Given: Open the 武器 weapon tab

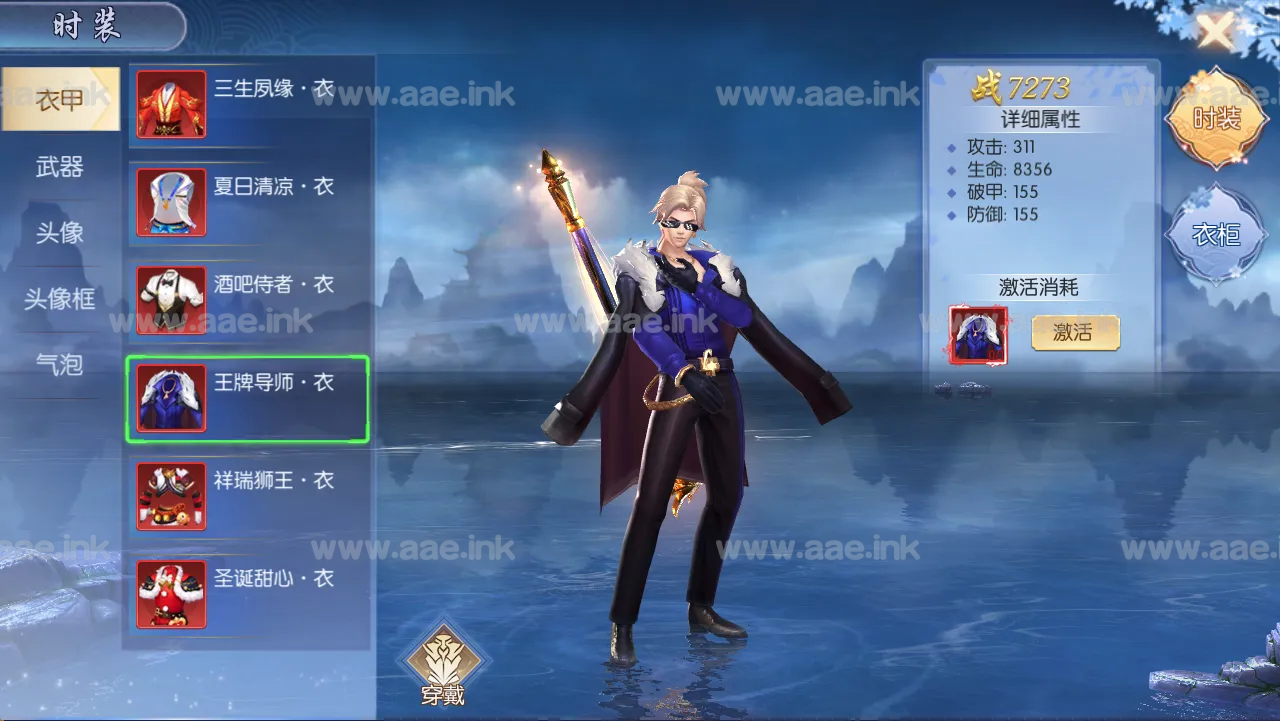Looking at the screenshot, I should point(60,167).
